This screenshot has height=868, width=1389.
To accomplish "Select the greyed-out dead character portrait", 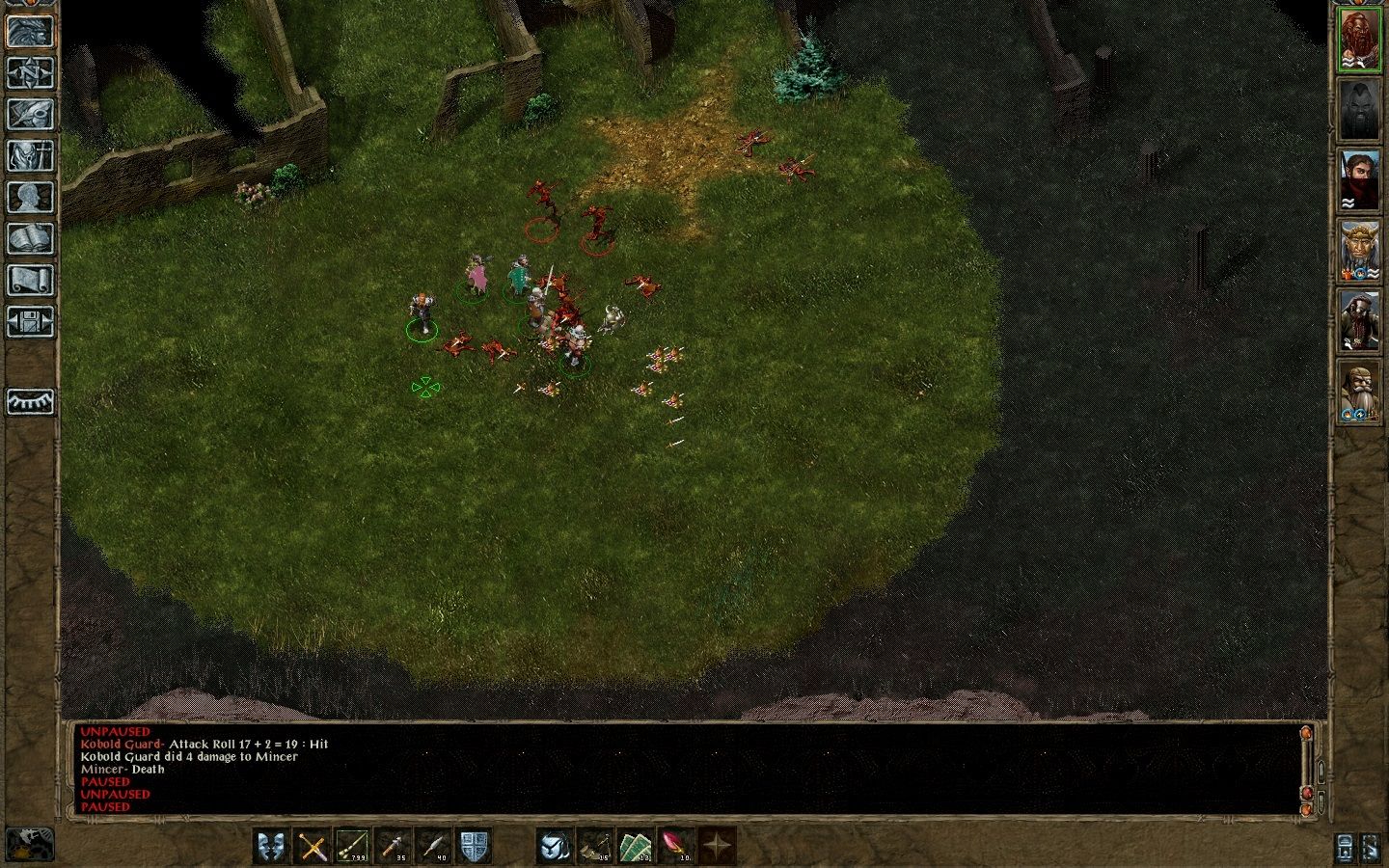I will (x=1359, y=109).
